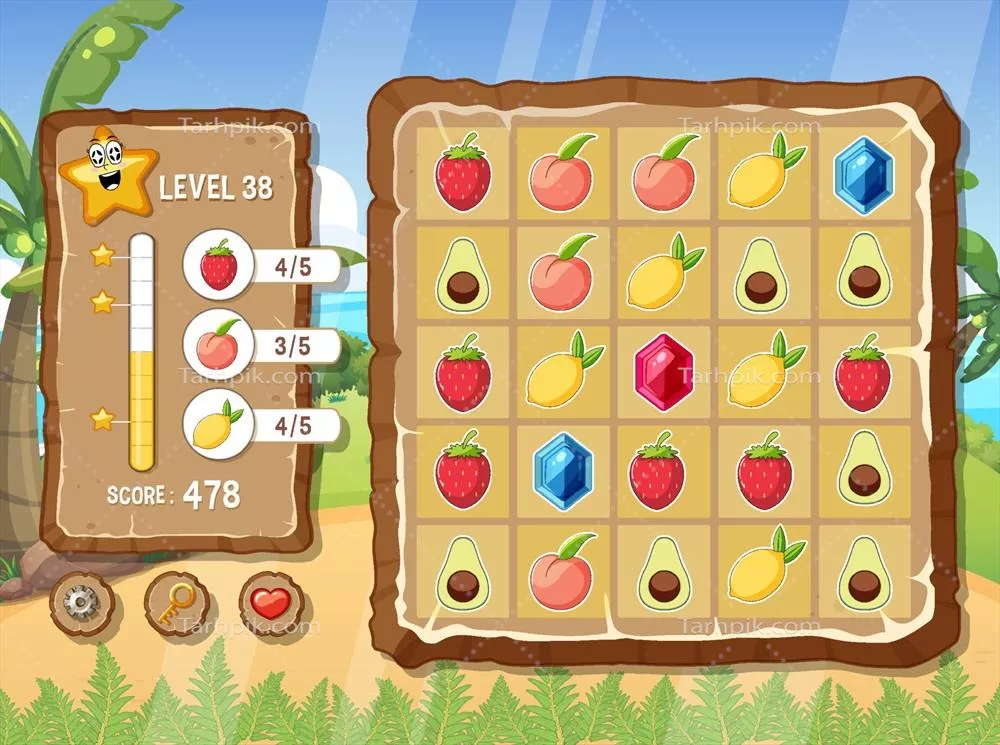Tap the smiling star level mascot
The width and height of the screenshot is (1000, 745).
105,174
